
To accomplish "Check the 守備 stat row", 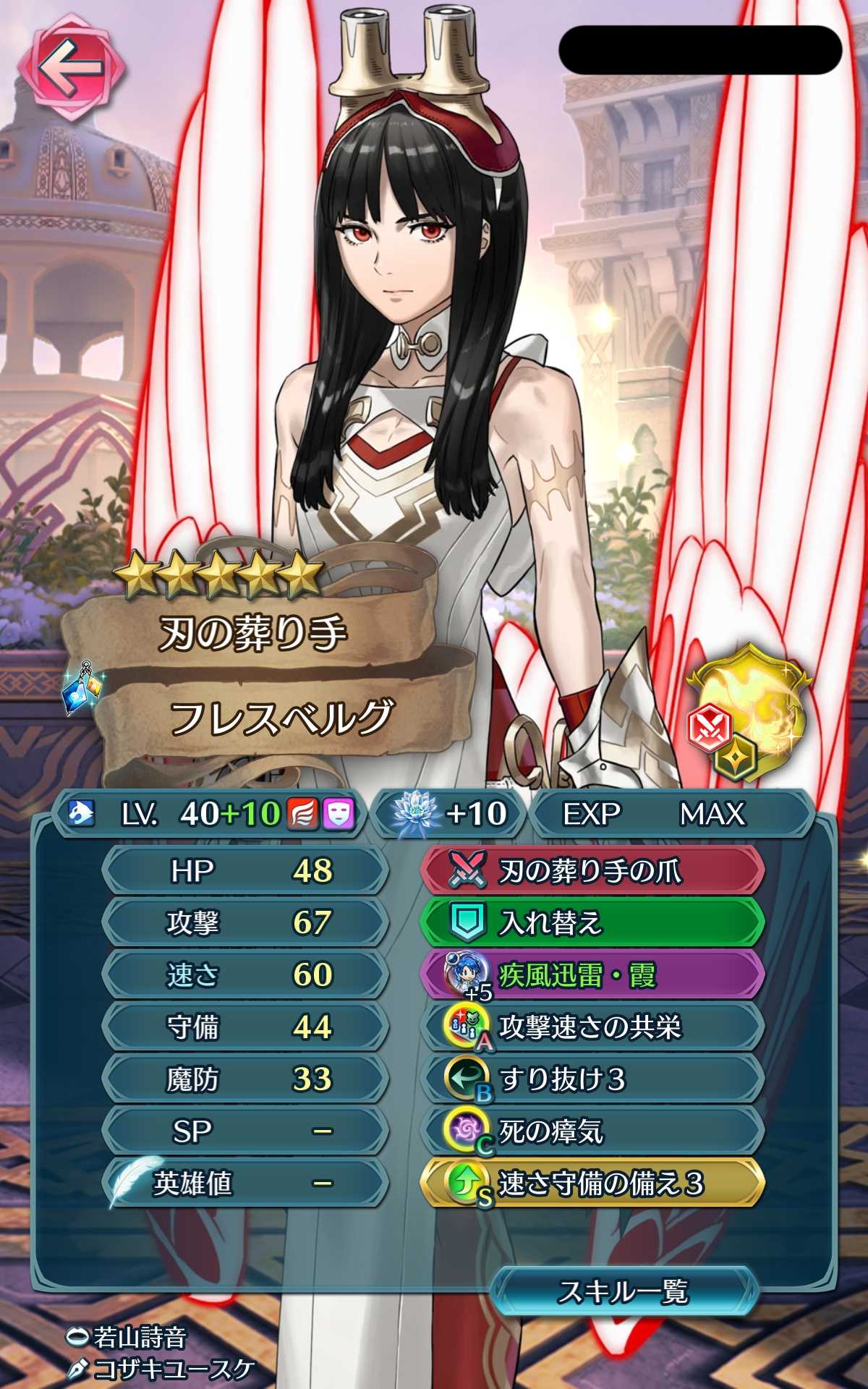I will pos(244,1027).
